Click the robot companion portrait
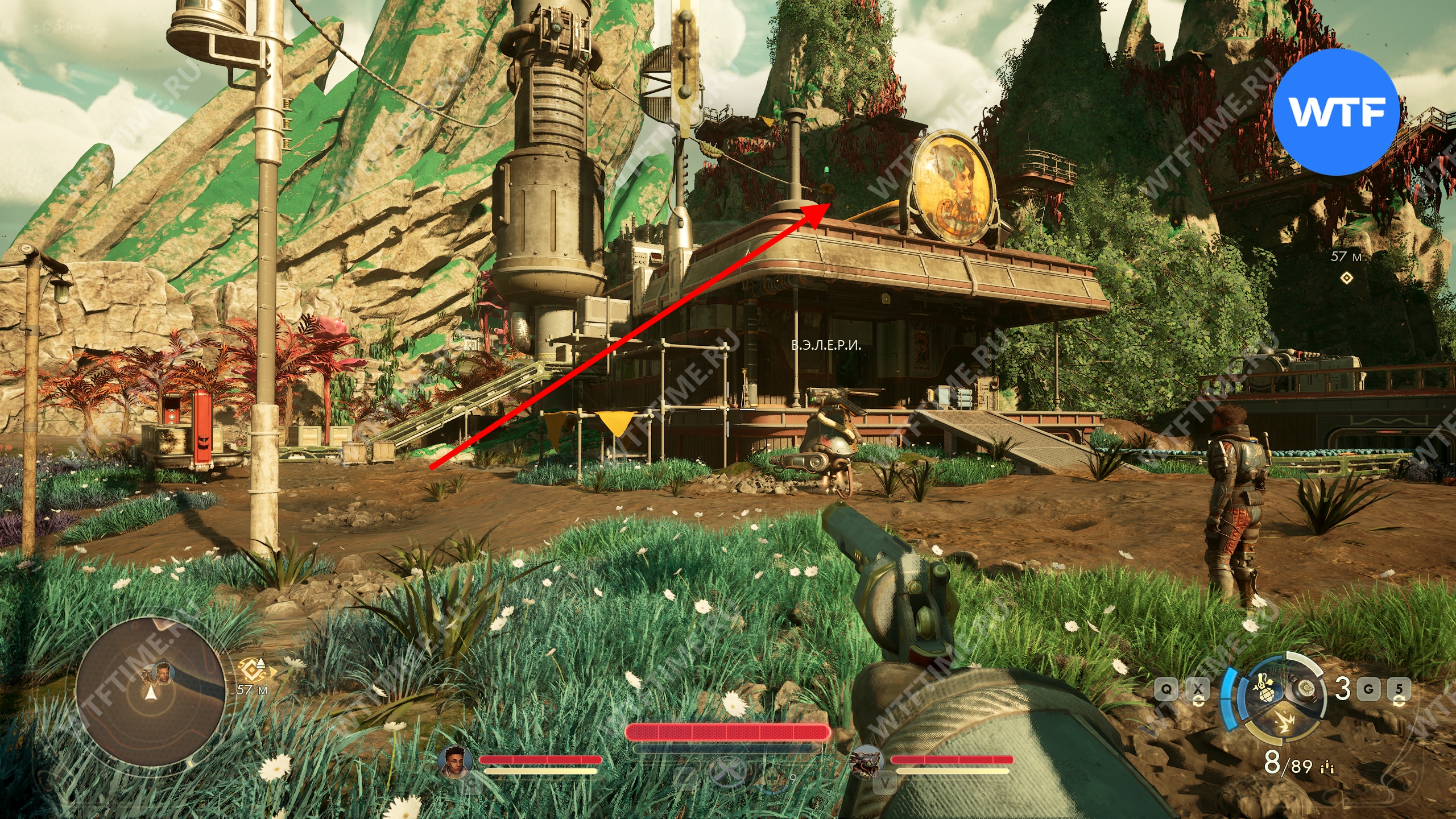 pos(866,761)
